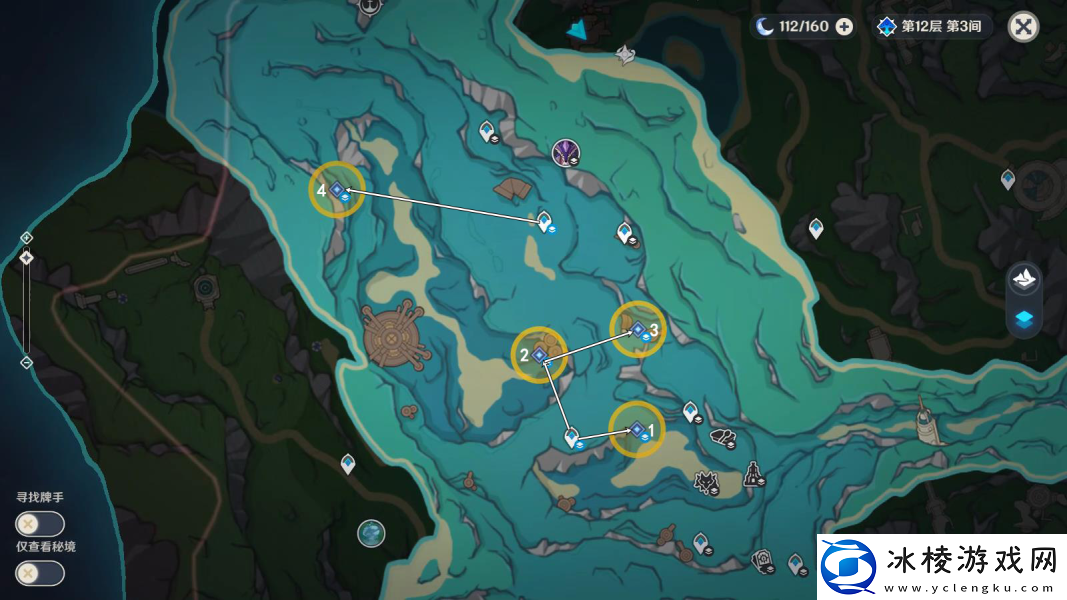Select the round globe marker near bottom-left
The image size is (1067, 600).
click(x=371, y=533)
